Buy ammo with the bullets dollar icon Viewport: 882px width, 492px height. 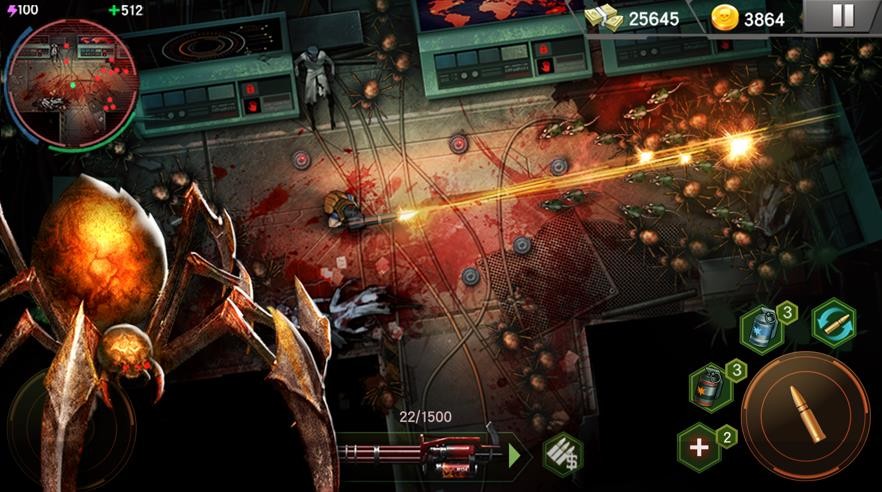(562, 455)
